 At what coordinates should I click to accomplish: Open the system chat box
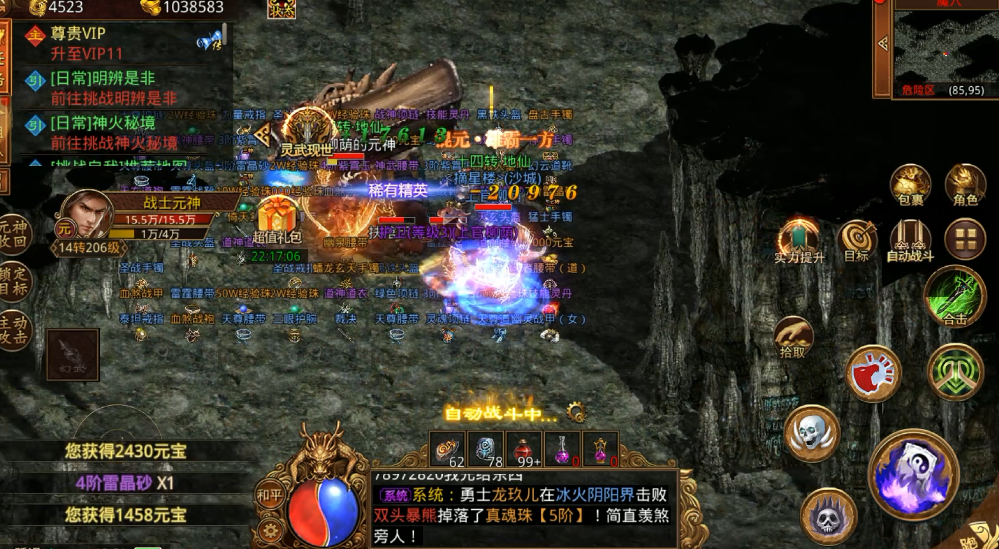point(523,509)
